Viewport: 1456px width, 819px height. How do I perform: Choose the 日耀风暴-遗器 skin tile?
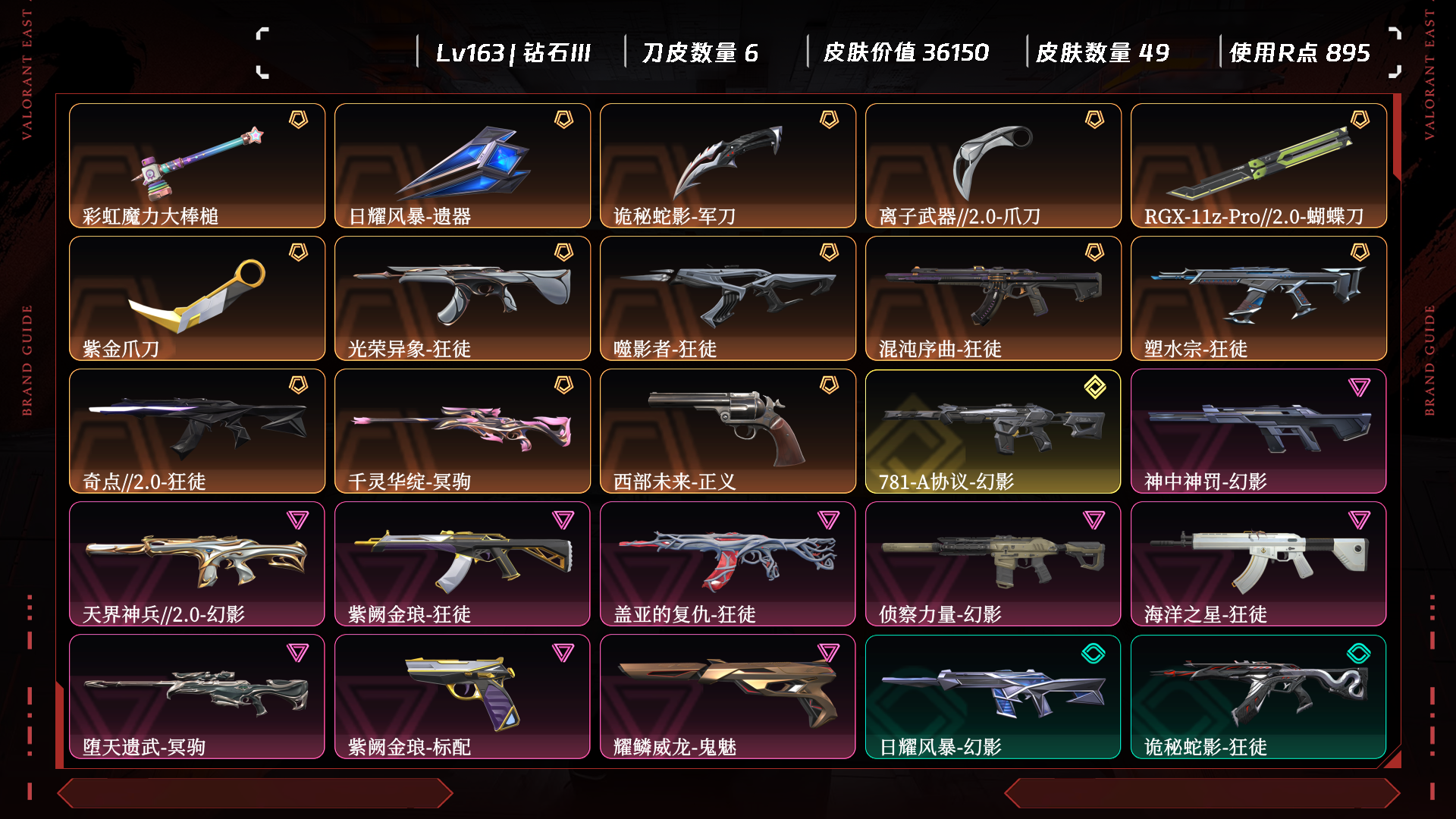[463, 166]
